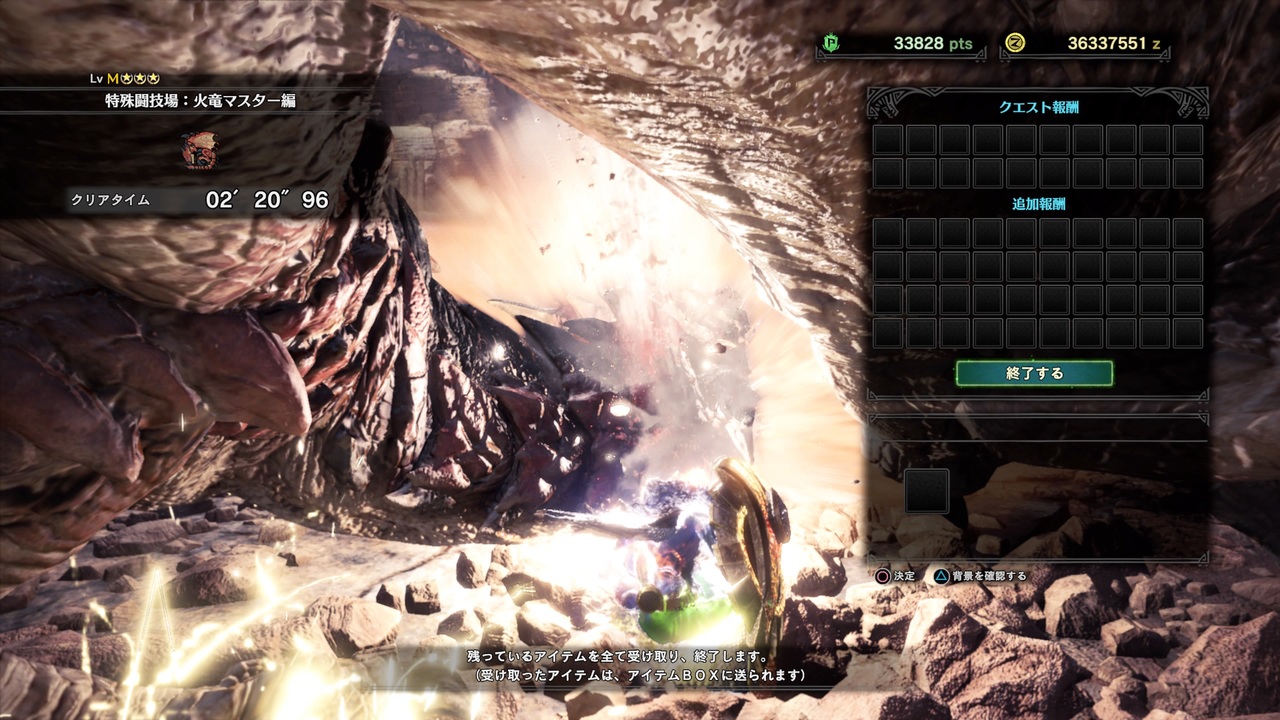
Task: Select the 終了する button
Action: click(1034, 373)
